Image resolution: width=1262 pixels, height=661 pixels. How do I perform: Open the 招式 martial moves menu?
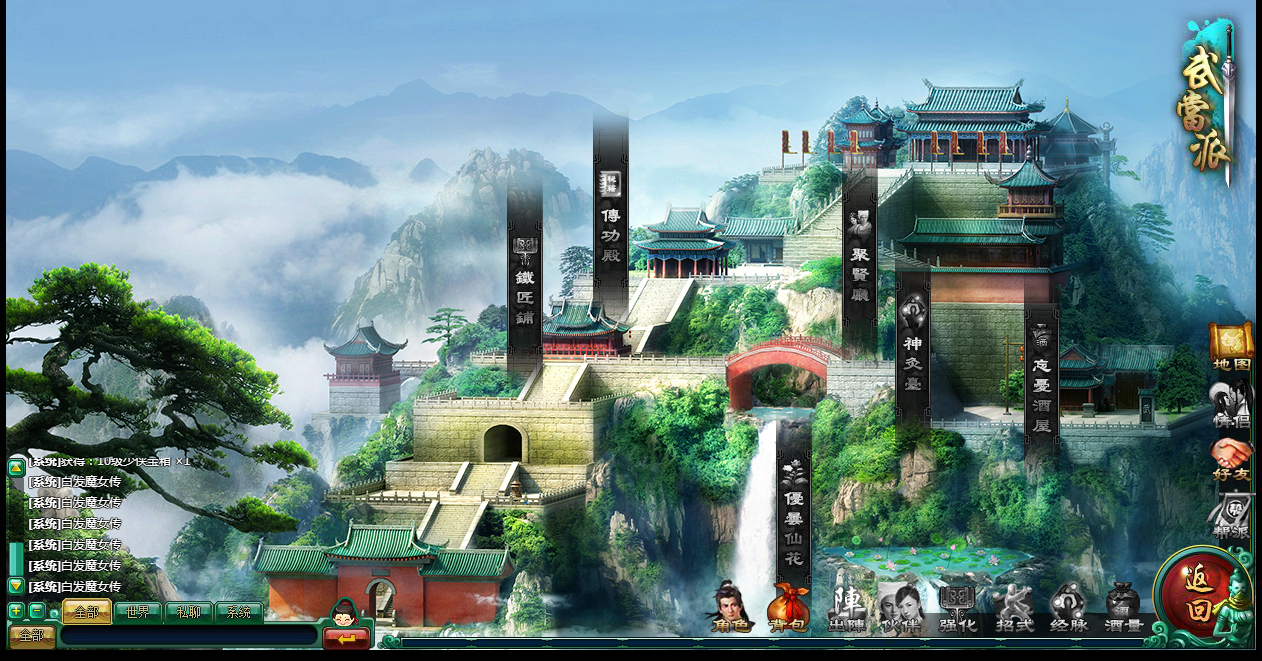click(x=1013, y=606)
